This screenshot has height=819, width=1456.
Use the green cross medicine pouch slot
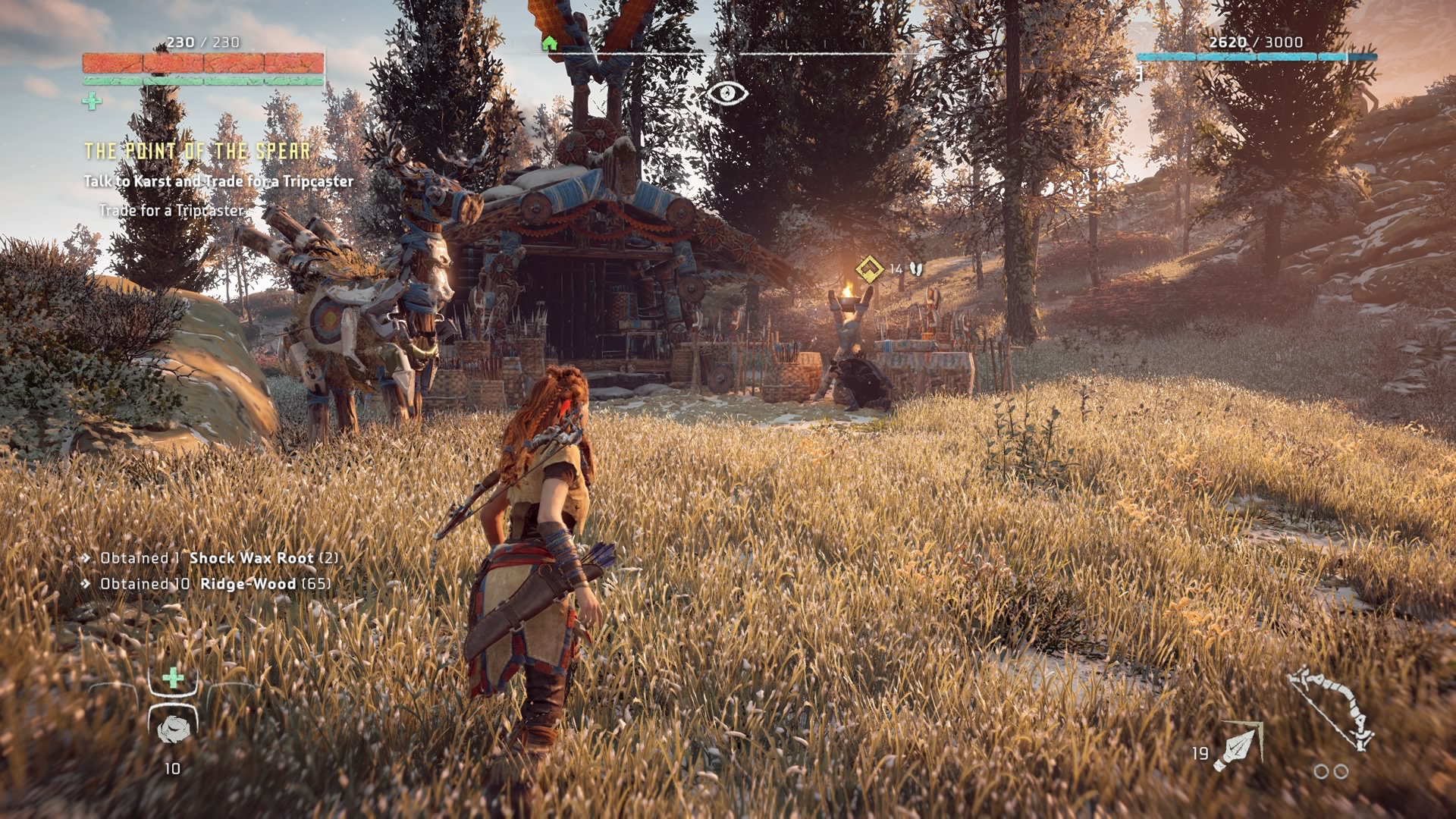[x=174, y=677]
